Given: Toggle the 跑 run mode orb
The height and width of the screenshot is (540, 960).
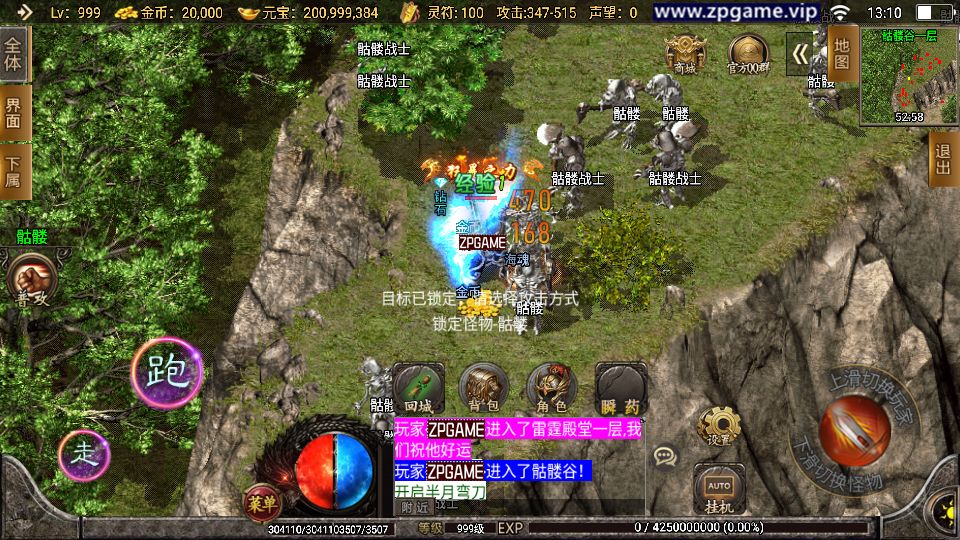Looking at the screenshot, I should click(x=167, y=372).
